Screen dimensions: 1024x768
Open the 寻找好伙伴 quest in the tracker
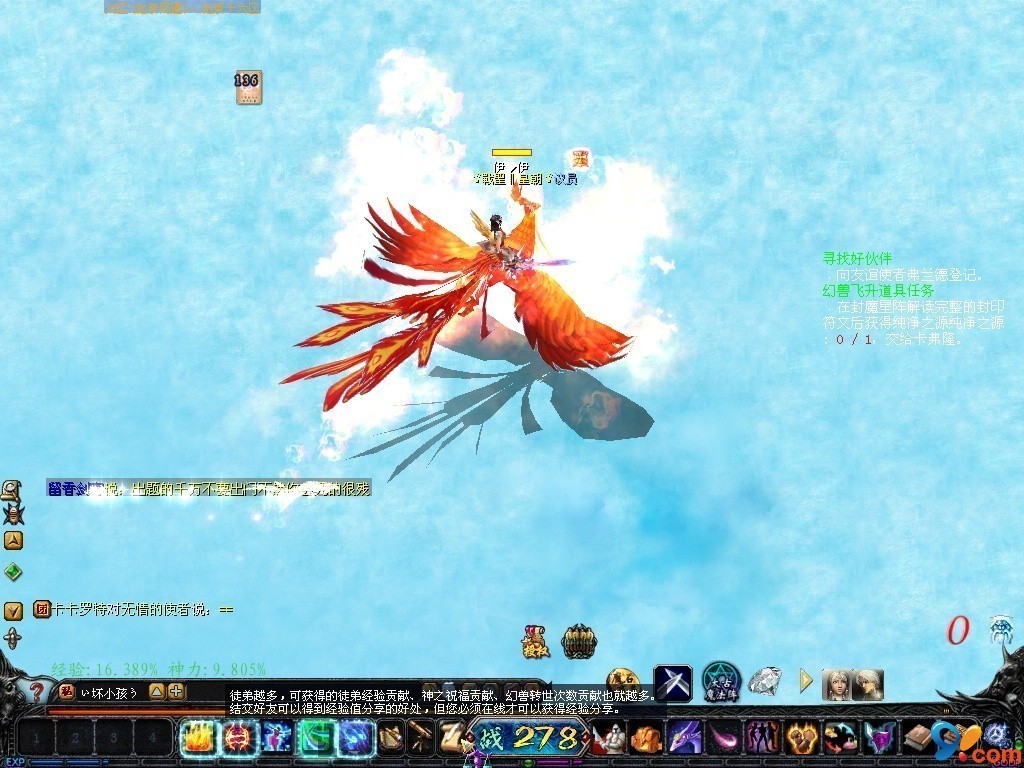(x=857, y=258)
